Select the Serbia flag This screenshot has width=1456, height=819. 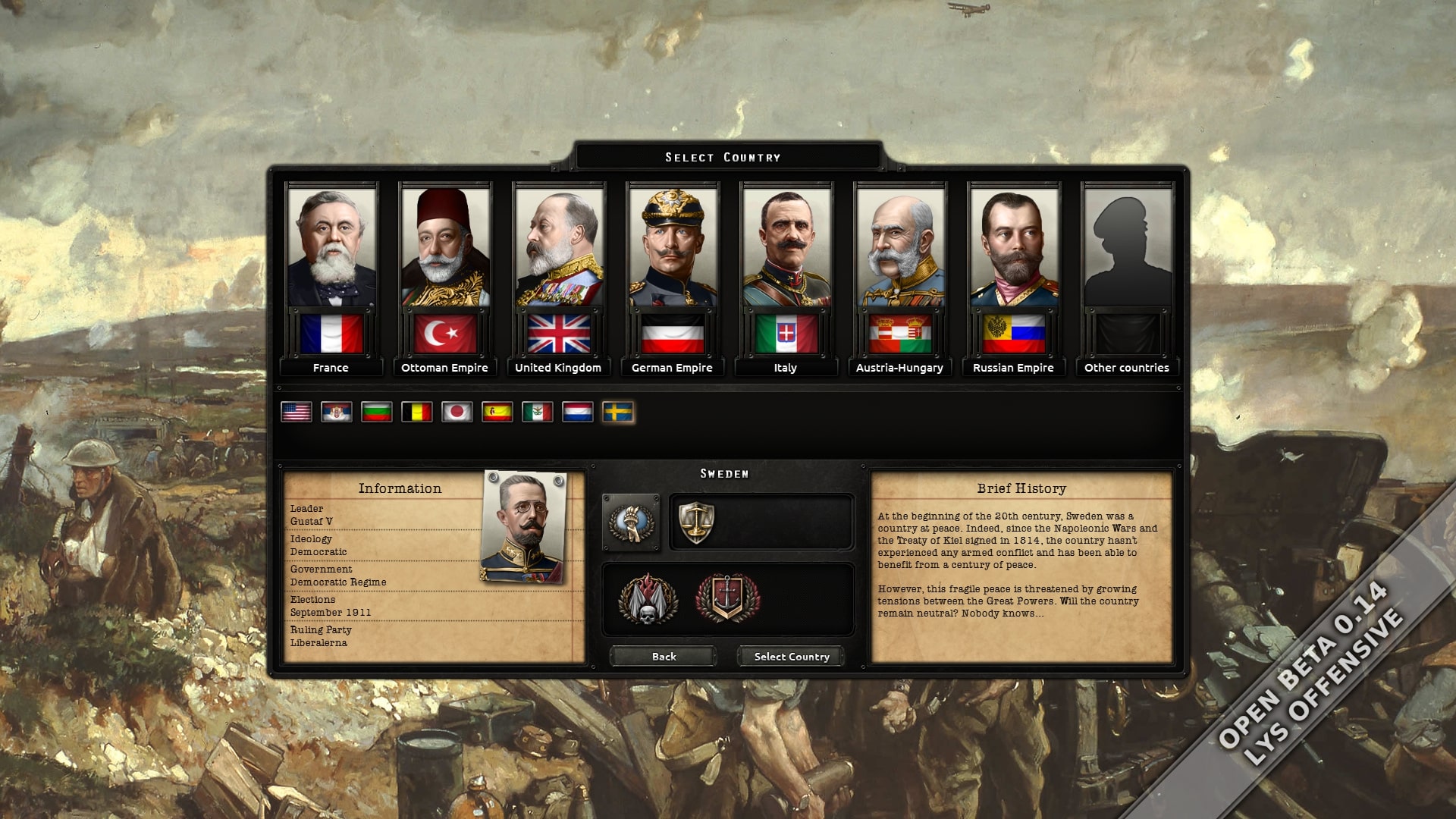coord(337,413)
